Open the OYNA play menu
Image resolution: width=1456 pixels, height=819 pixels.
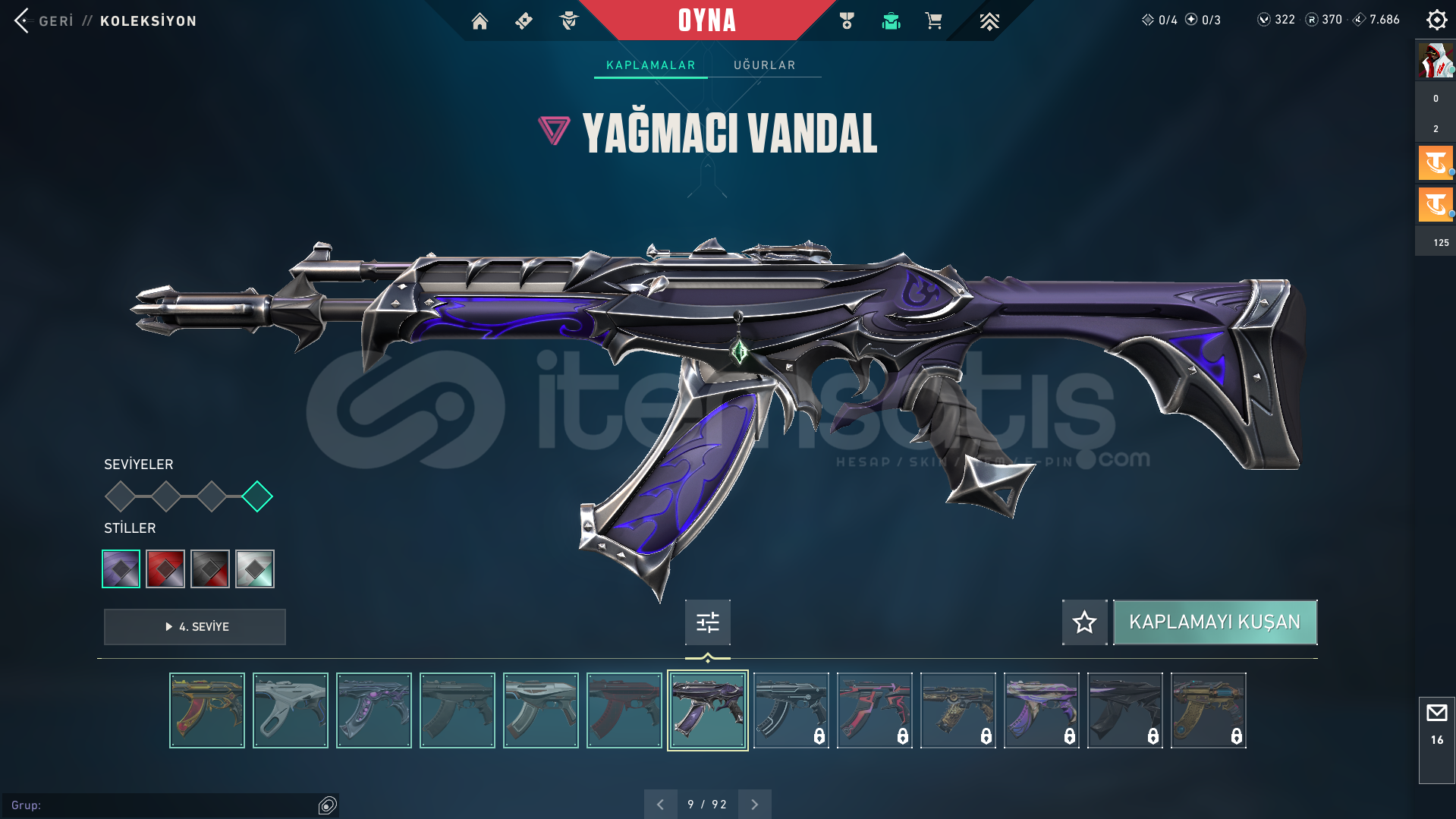point(707,20)
